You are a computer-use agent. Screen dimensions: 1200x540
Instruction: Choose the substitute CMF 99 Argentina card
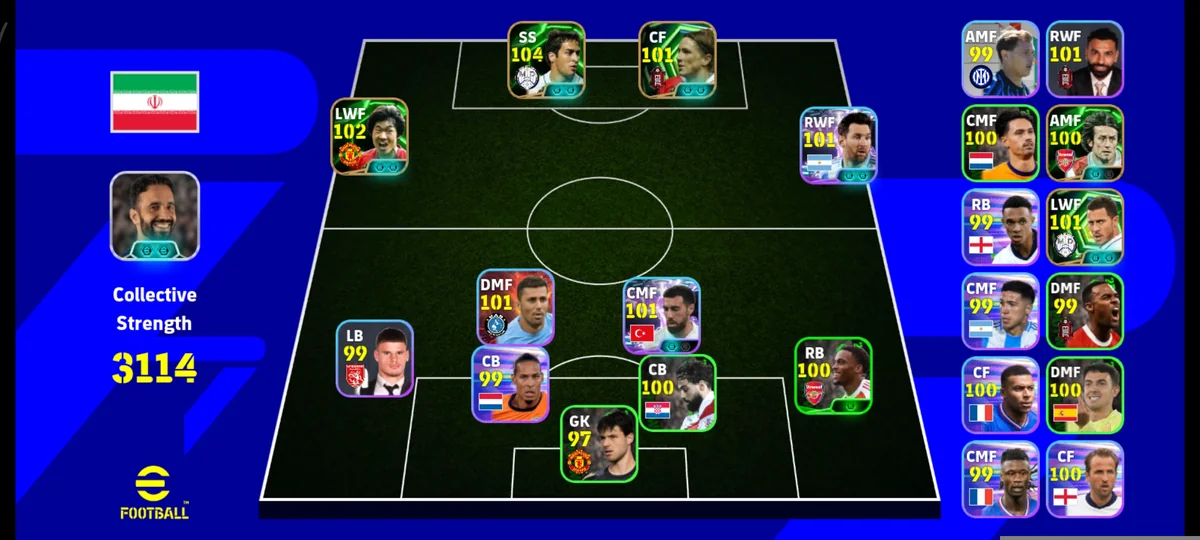(x=1001, y=310)
